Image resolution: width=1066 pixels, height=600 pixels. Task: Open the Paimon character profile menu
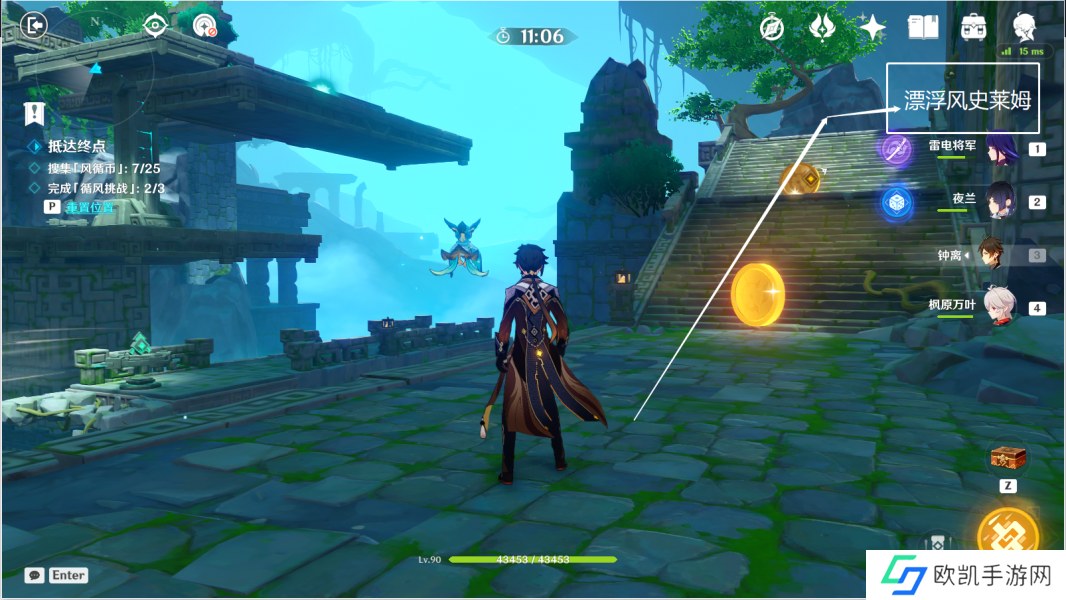pyautogui.click(x=1024, y=25)
